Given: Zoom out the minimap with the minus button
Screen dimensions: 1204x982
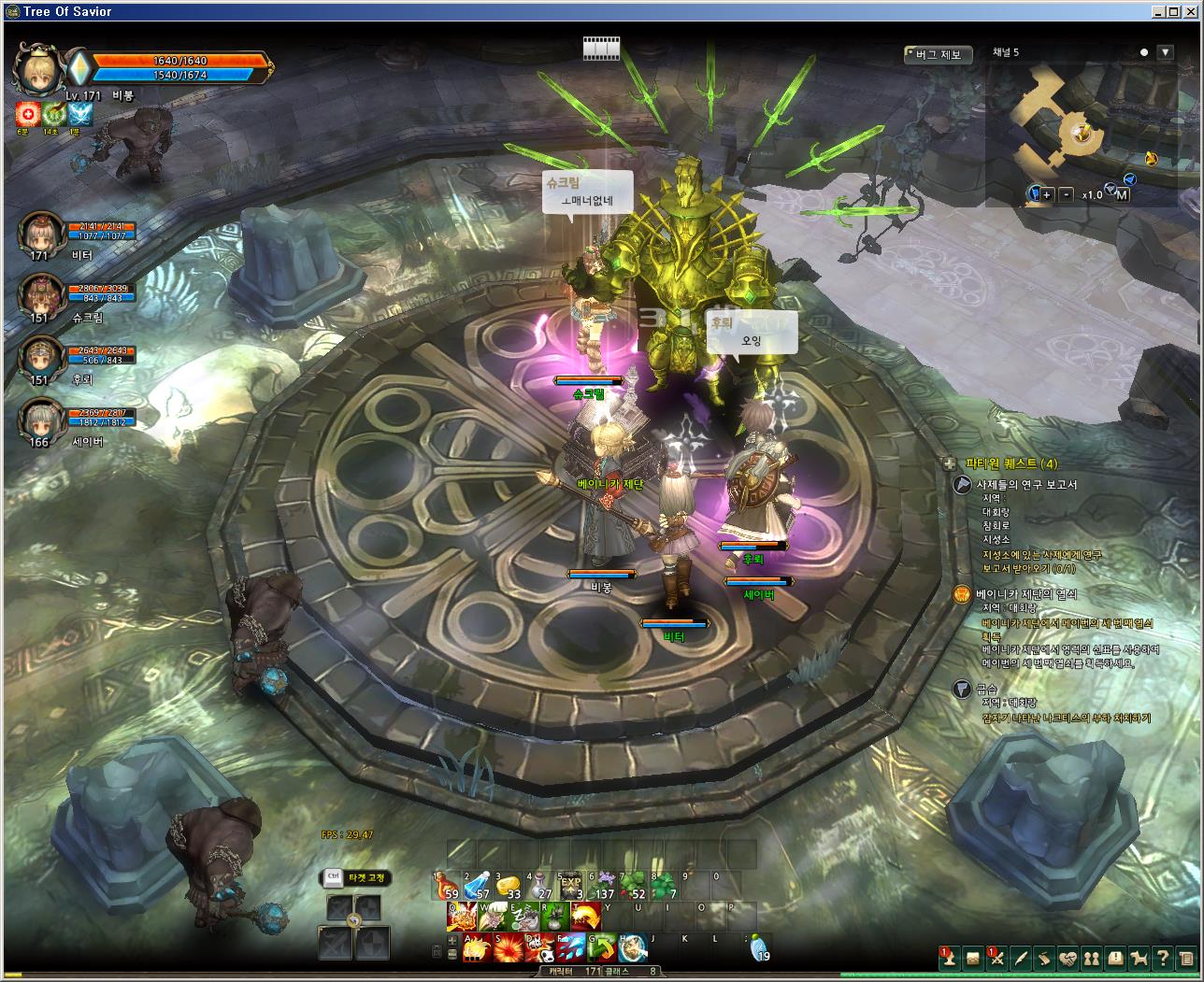Looking at the screenshot, I should tap(1067, 194).
